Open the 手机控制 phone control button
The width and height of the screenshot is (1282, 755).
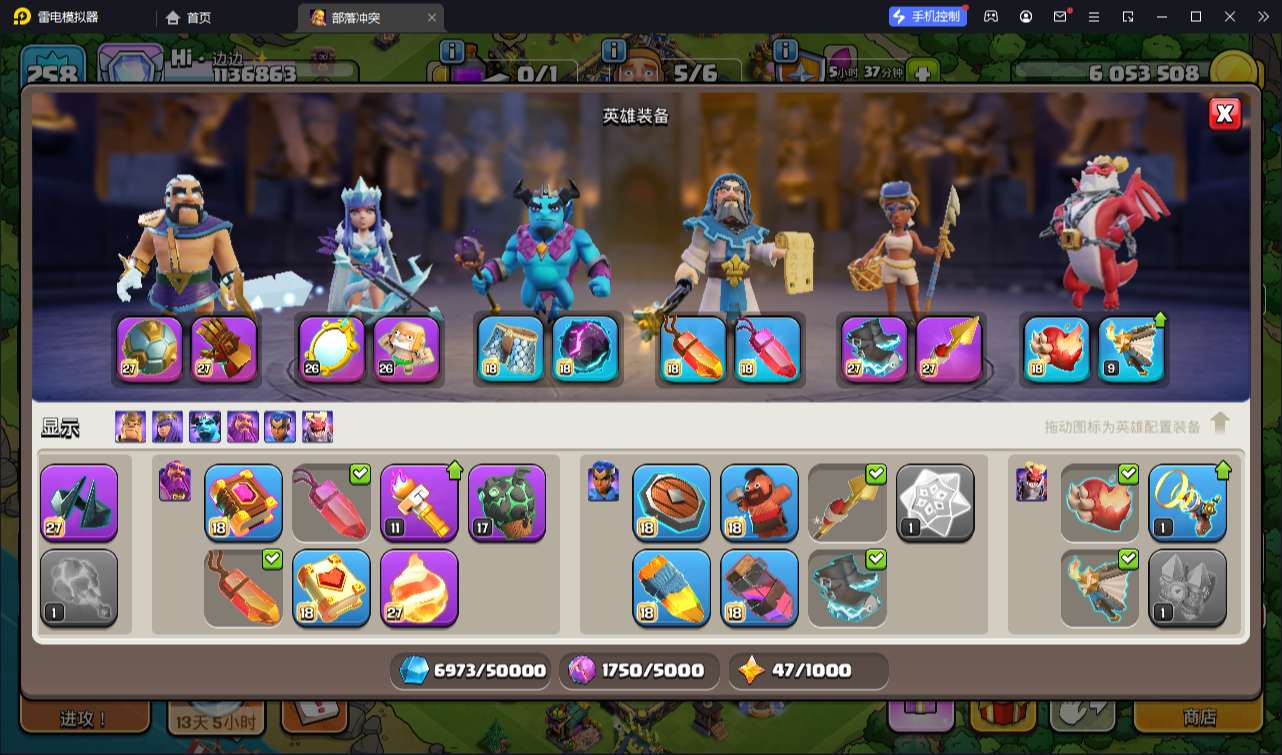click(x=927, y=16)
